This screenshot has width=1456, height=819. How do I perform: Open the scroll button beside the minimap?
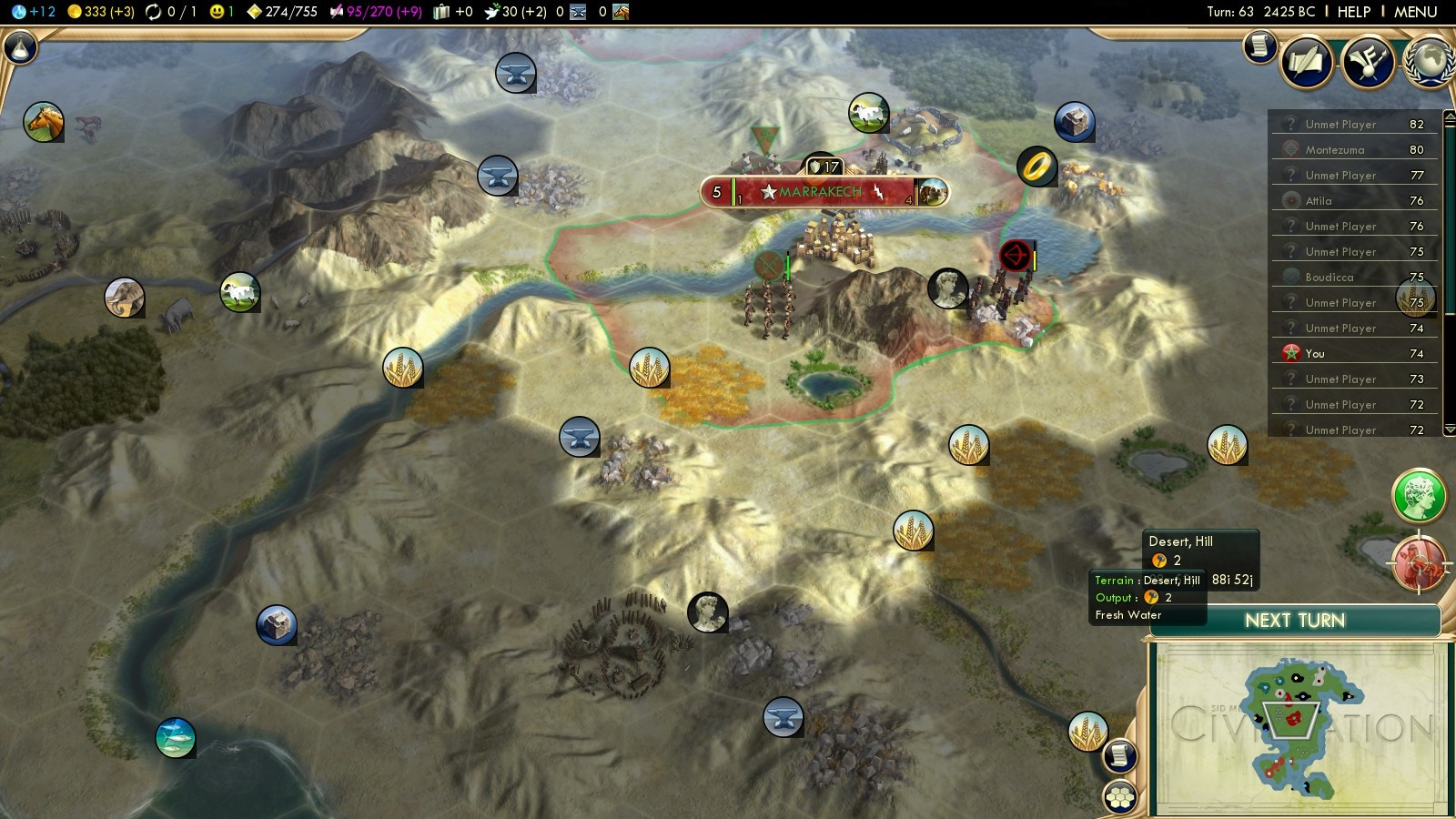click(1120, 754)
